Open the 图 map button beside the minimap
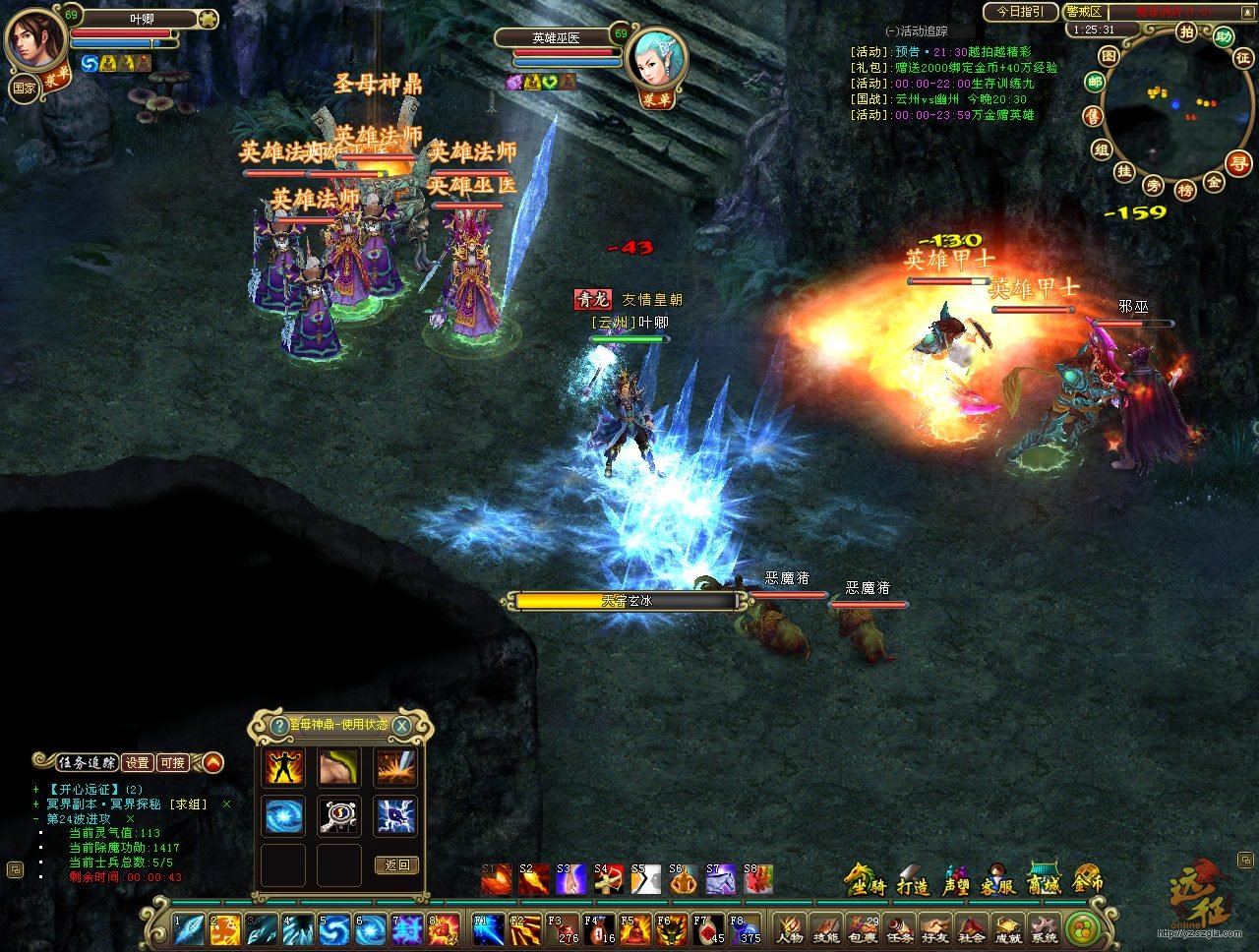 click(x=1109, y=56)
